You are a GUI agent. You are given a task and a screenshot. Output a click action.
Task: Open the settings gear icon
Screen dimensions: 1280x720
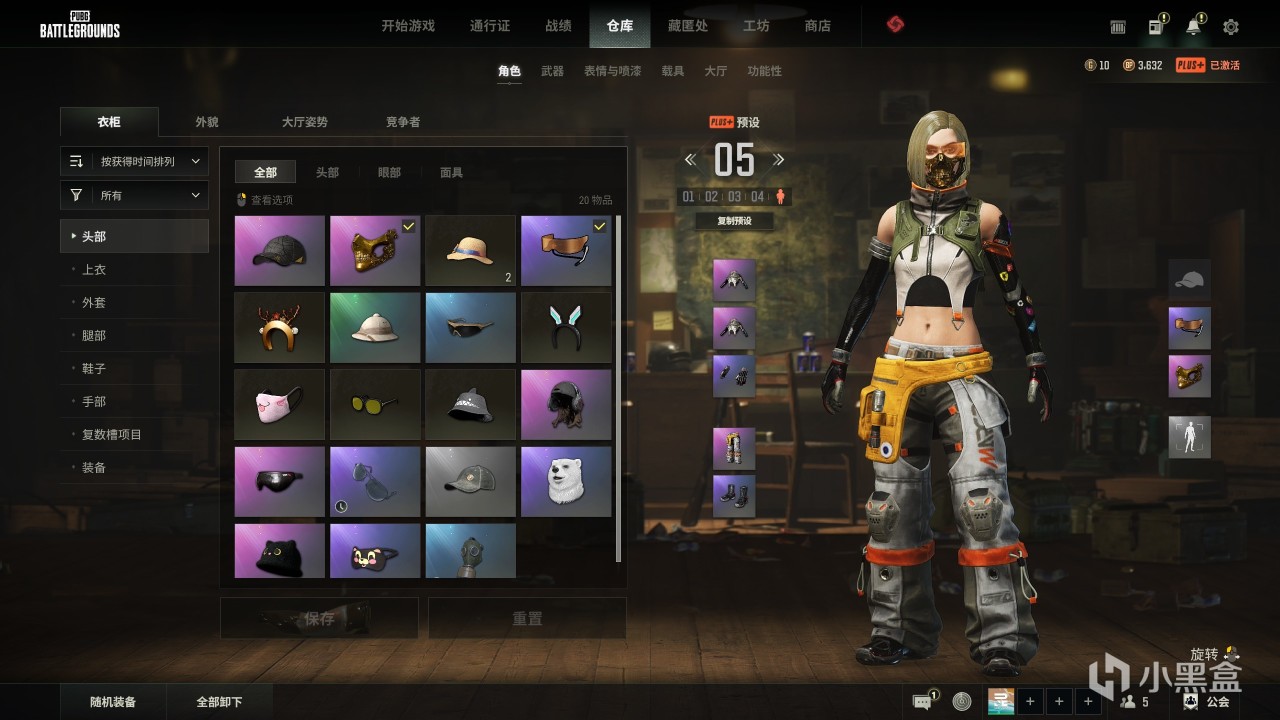tap(1231, 27)
